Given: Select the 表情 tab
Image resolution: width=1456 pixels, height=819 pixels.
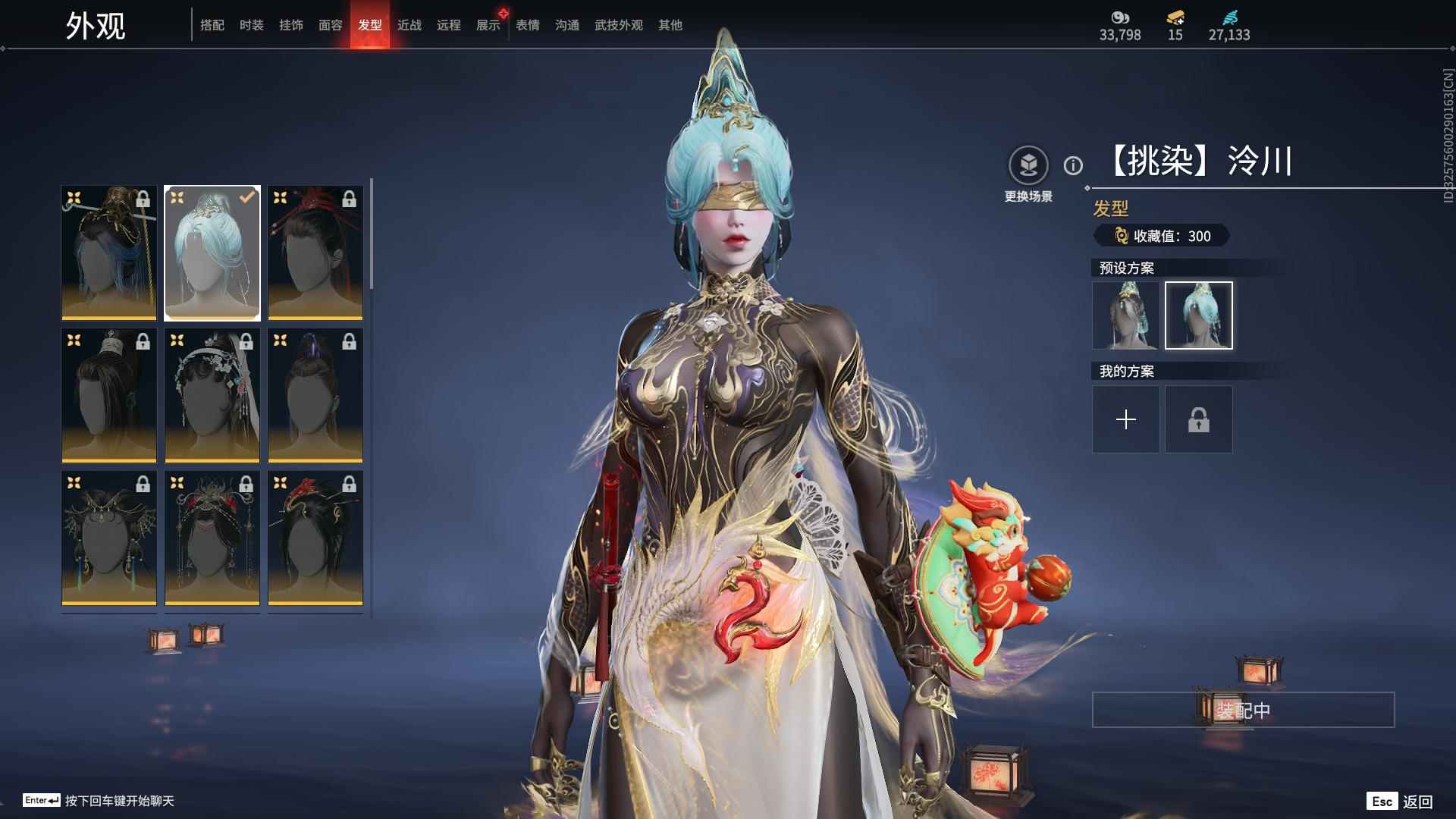Looking at the screenshot, I should coord(528,25).
